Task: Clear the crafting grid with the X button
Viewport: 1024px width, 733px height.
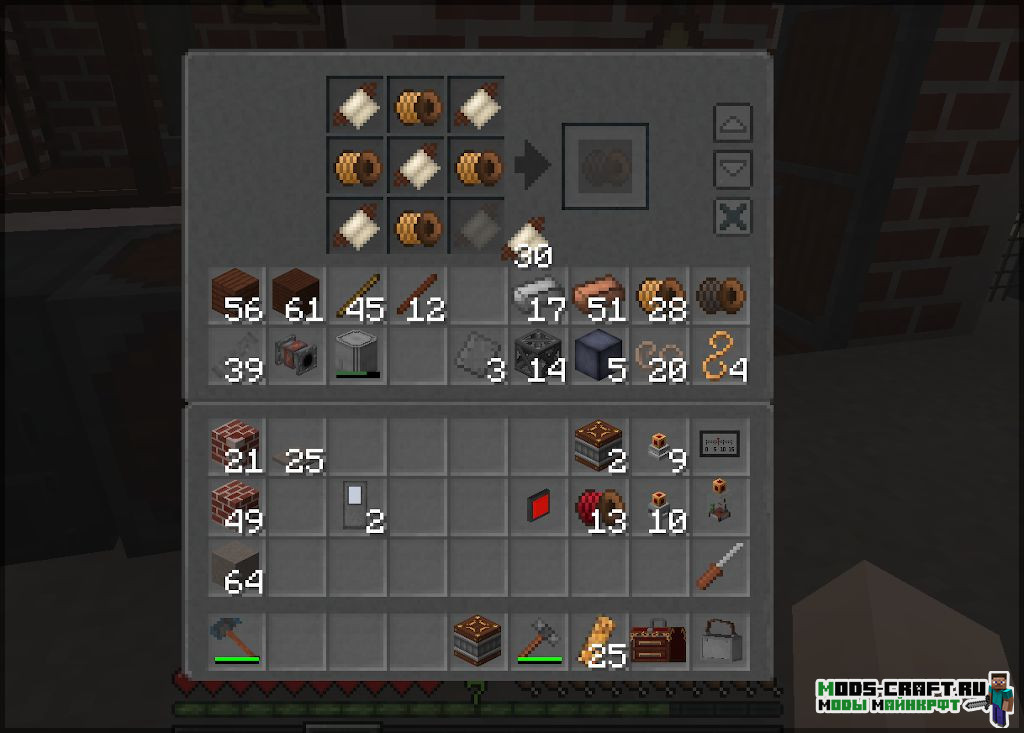Action: coord(732,217)
